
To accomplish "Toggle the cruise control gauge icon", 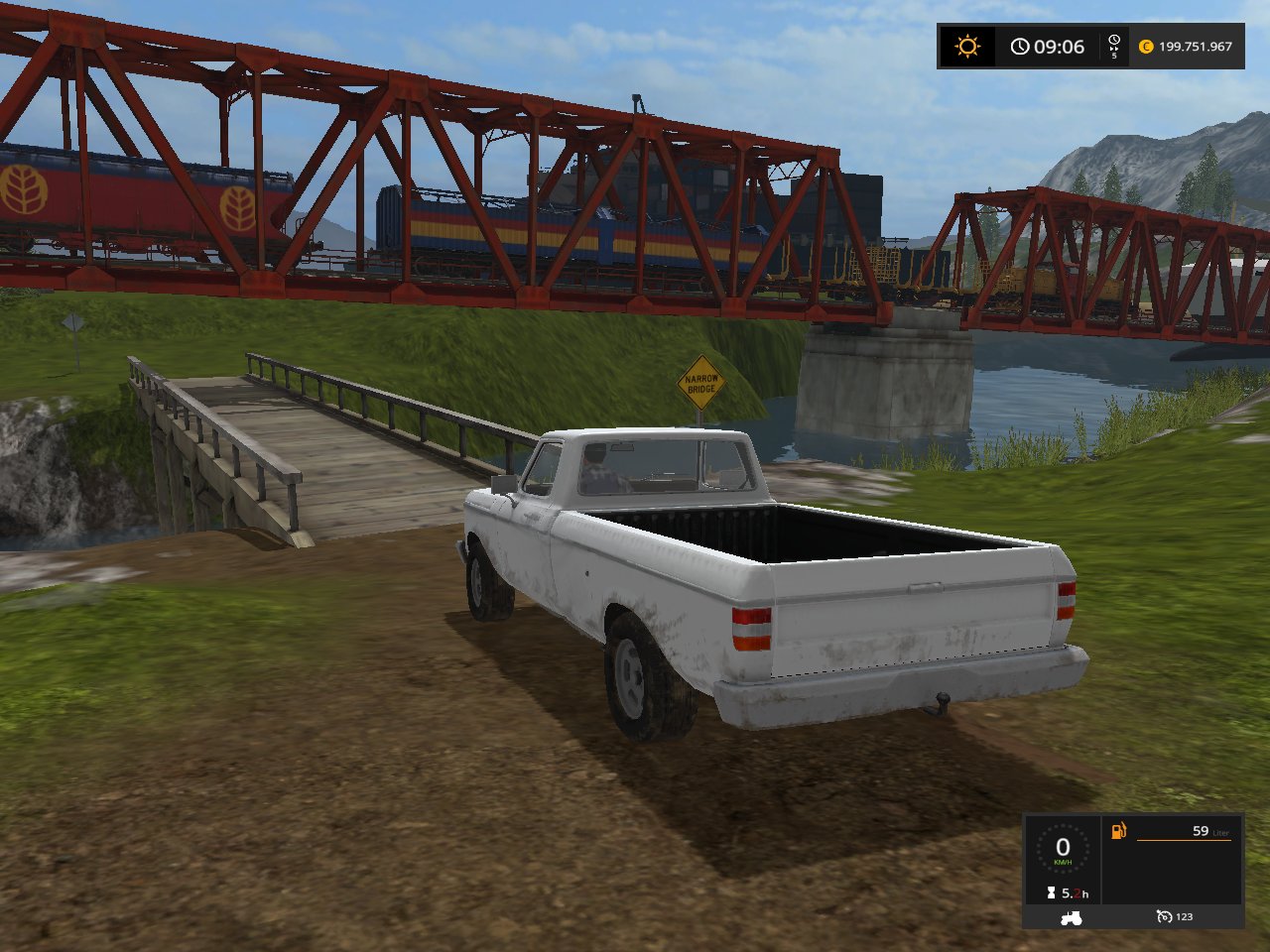I will click(x=1164, y=917).
